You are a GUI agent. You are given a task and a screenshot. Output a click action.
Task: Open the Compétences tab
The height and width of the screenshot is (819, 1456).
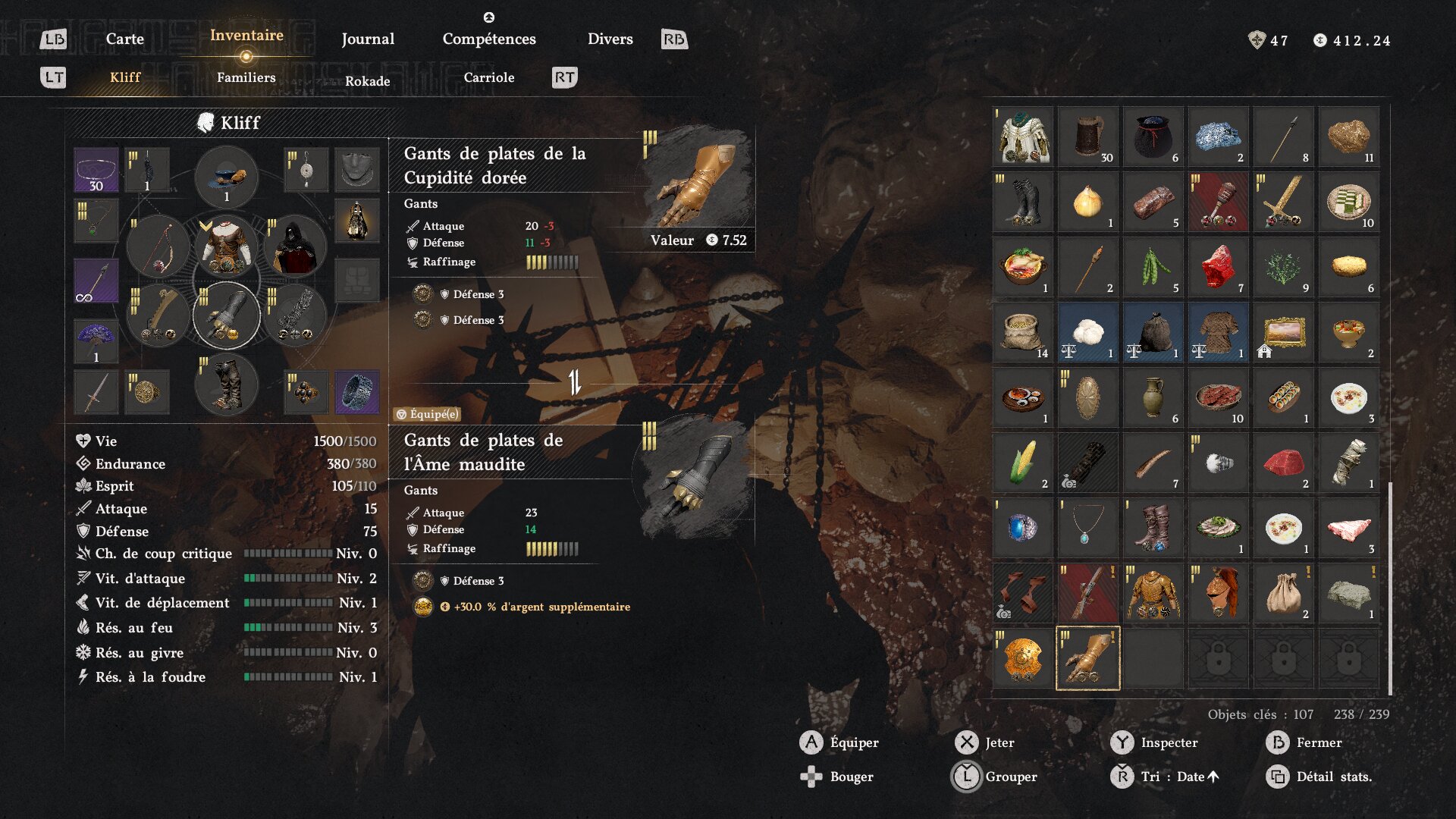click(489, 39)
